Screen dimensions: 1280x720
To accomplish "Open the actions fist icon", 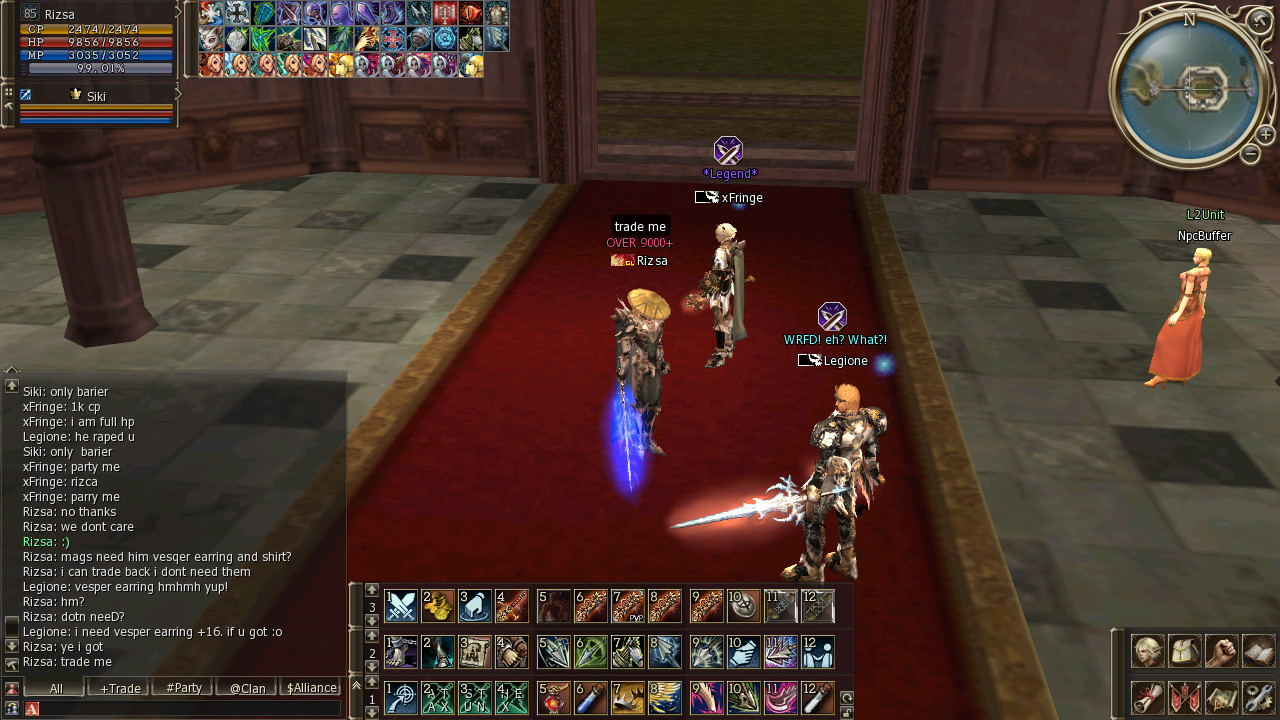I will (1221, 651).
